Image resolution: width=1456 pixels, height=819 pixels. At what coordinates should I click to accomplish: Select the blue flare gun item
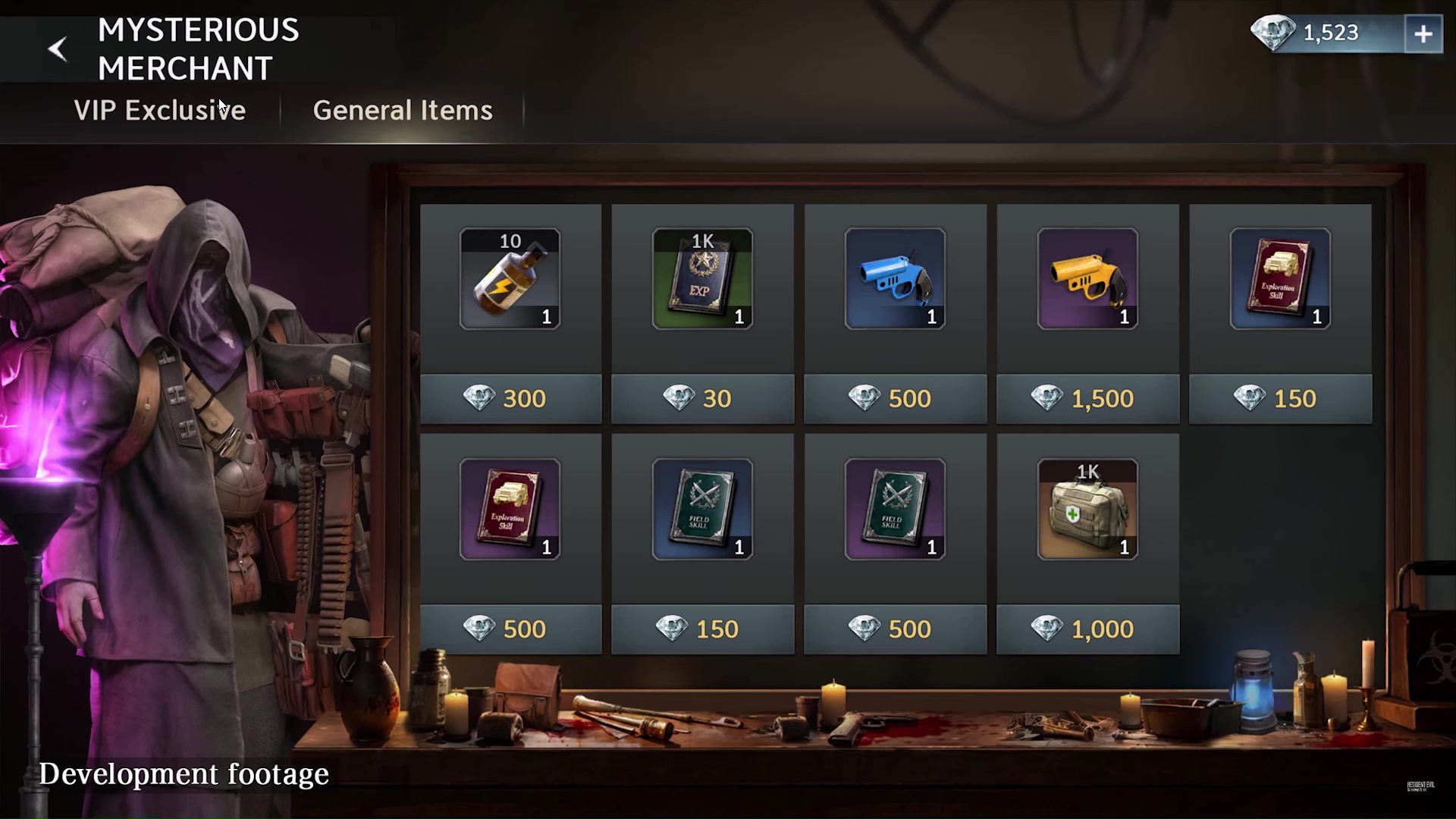895,279
